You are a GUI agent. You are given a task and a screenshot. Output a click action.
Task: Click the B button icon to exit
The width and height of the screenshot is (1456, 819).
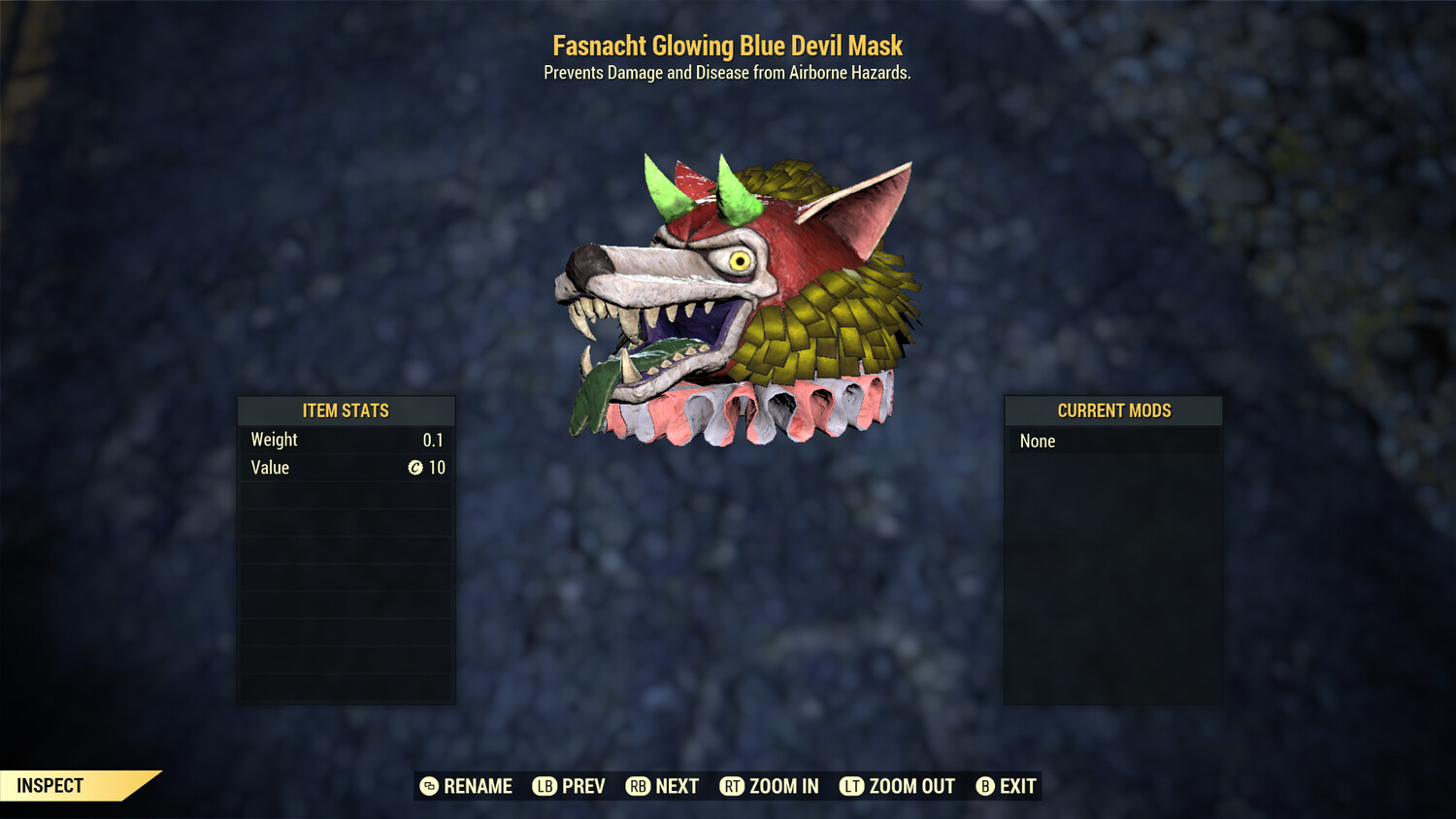[985, 786]
